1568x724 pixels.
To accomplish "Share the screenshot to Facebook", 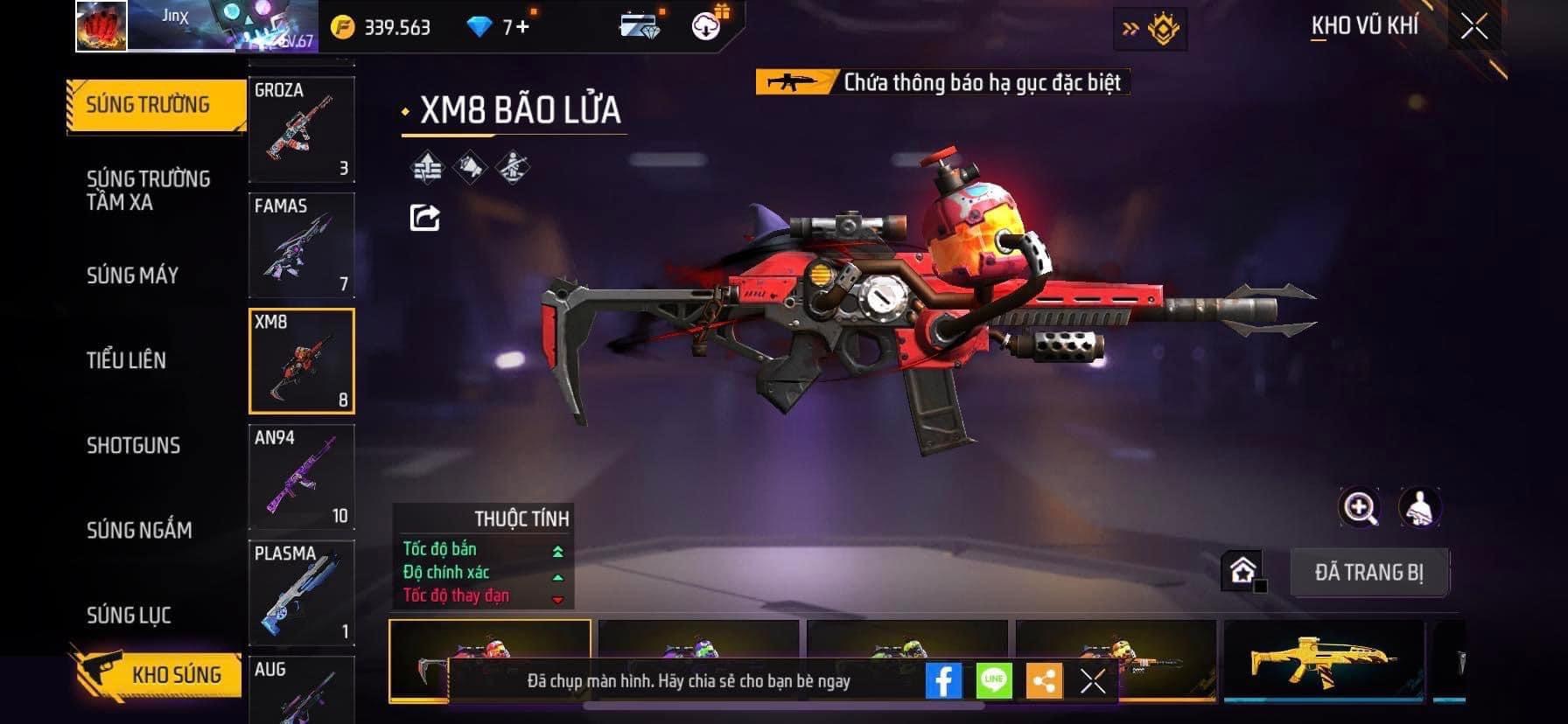I will coord(943,680).
